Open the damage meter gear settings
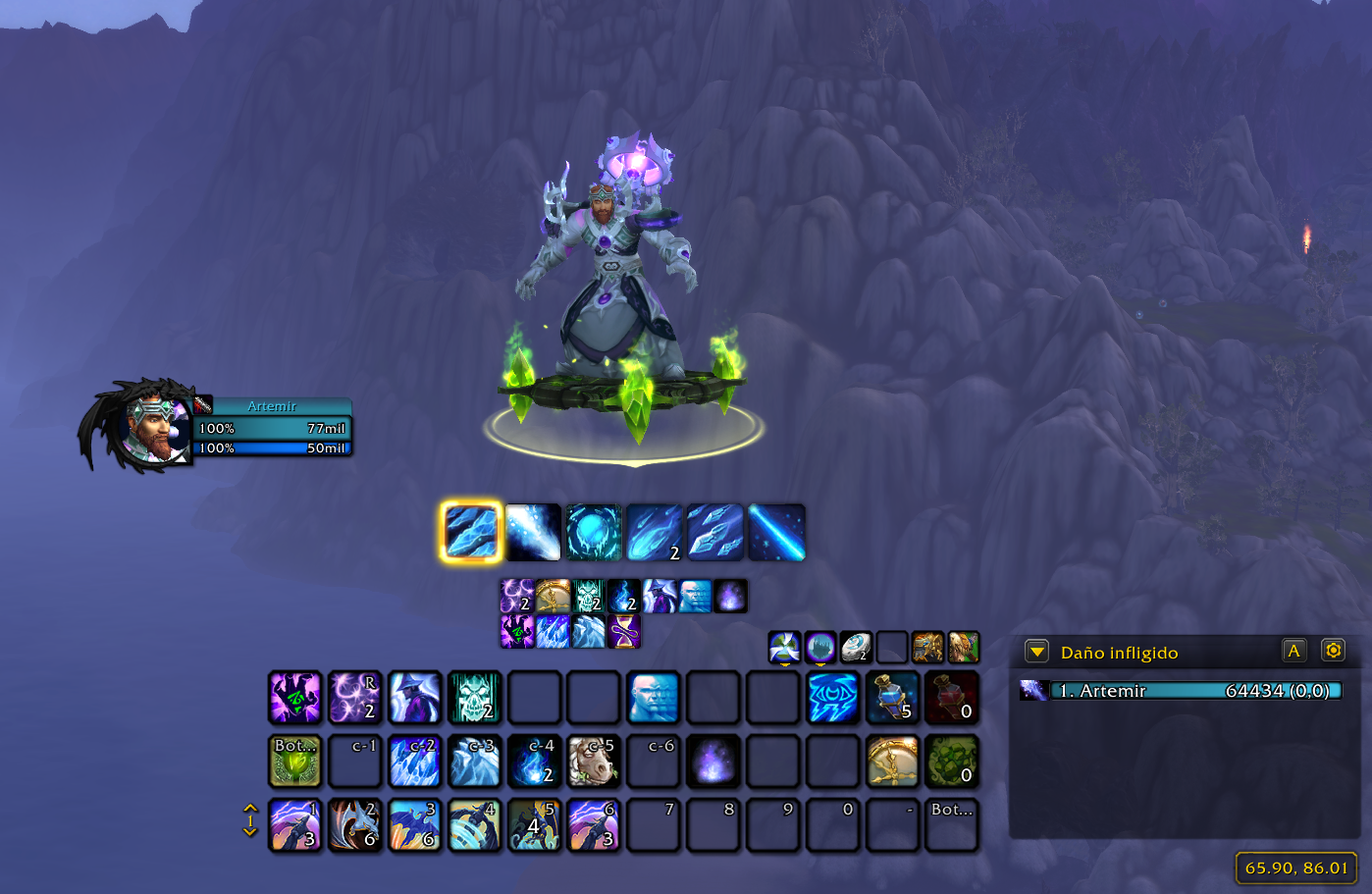 pyautogui.click(x=1333, y=651)
